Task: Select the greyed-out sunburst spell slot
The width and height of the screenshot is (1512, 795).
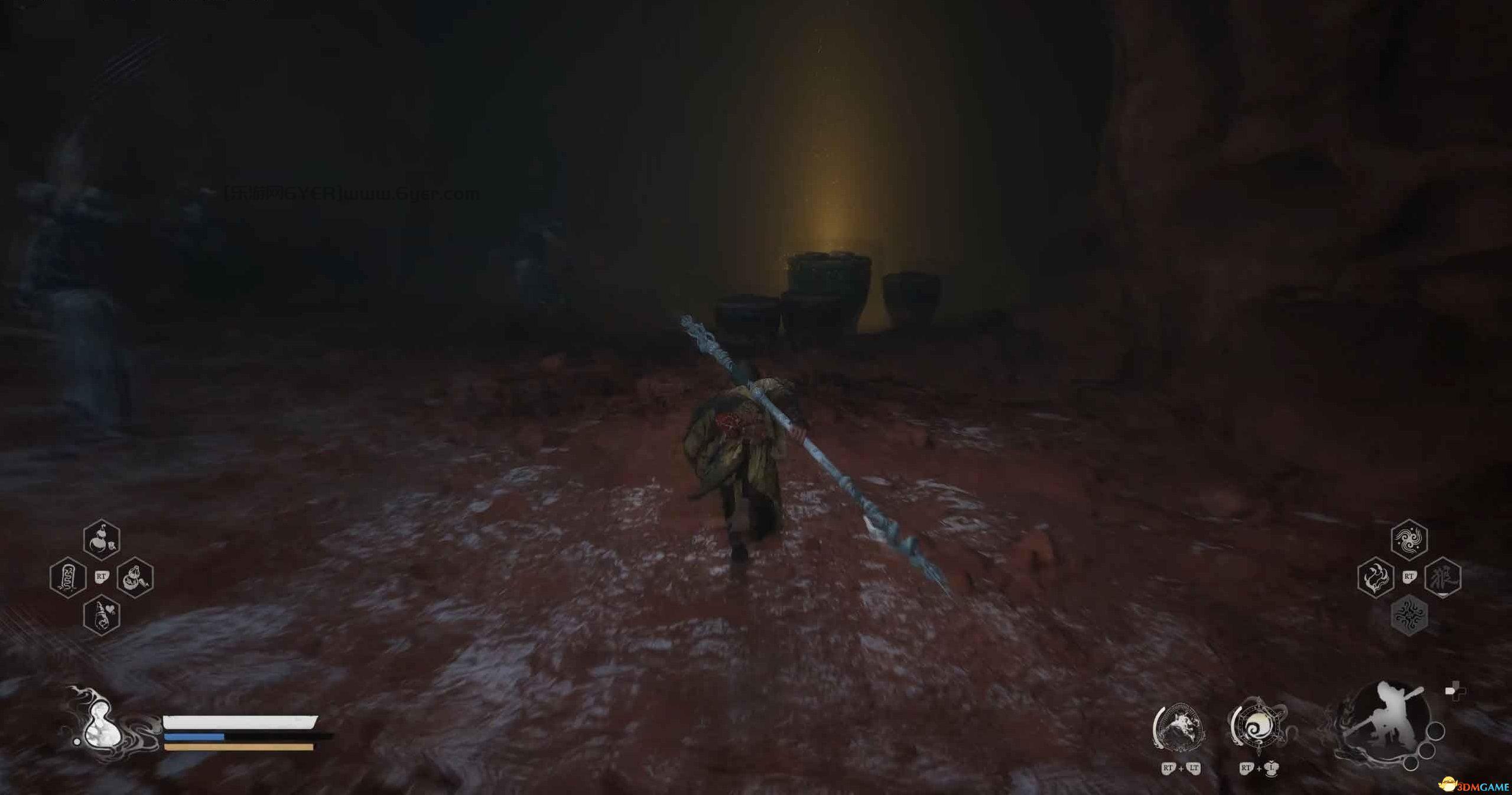Action: pyautogui.click(x=1409, y=615)
